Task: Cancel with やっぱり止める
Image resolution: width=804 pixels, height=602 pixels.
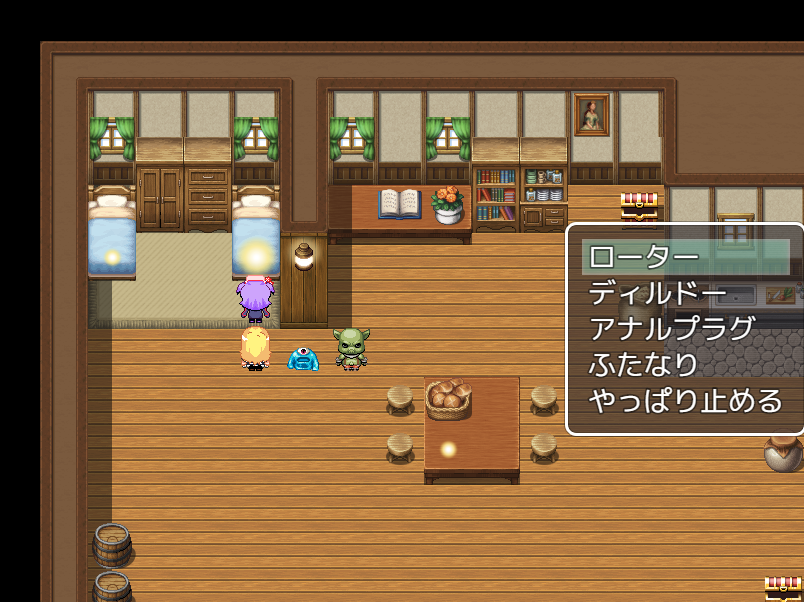Action: pos(685,401)
